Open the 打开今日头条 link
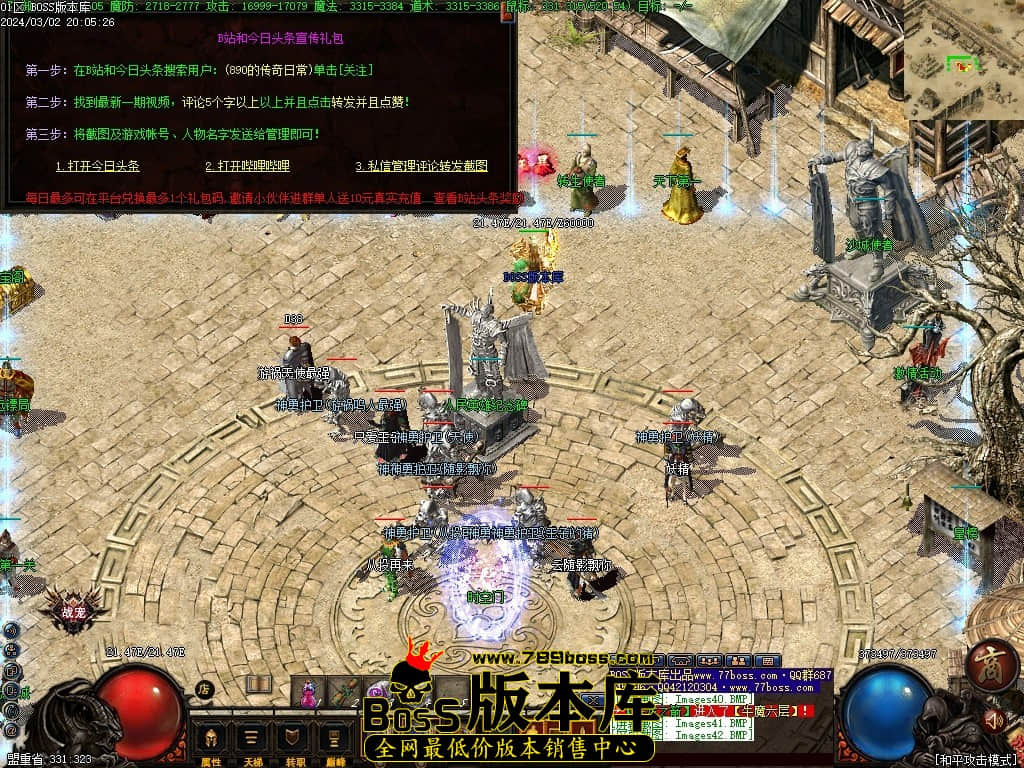Screen dimensions: 1024x768 tap(97, 166)
